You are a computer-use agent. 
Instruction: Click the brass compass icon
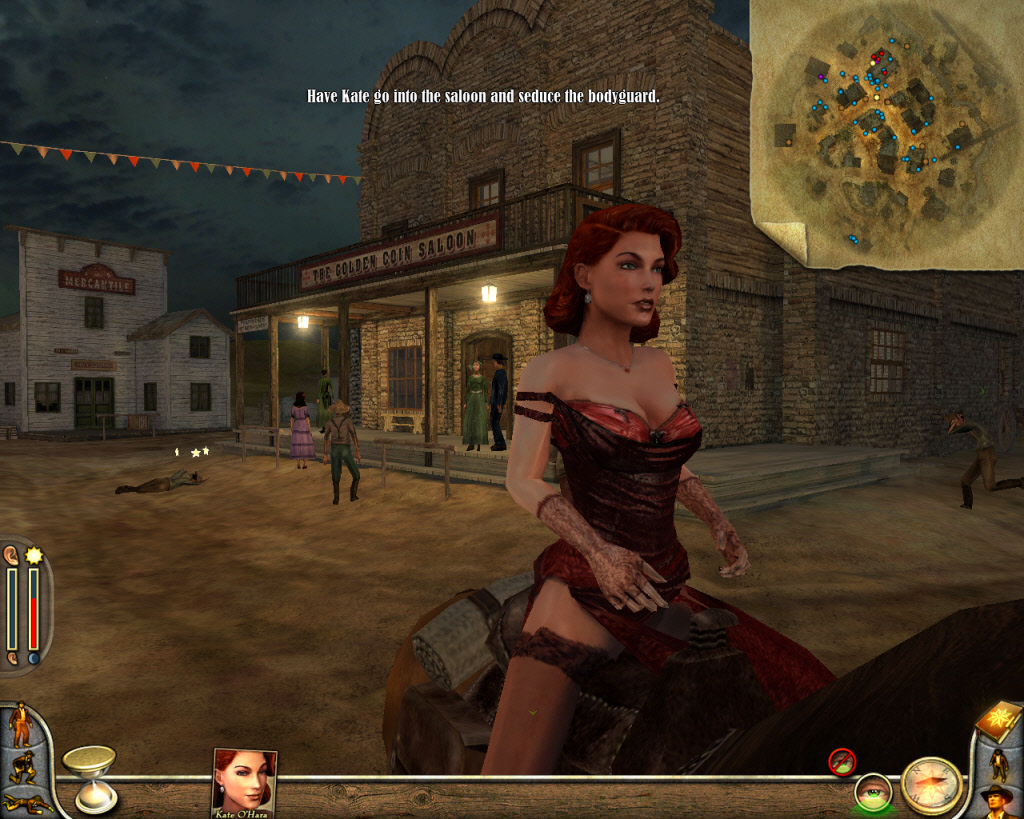click(931, 785)
